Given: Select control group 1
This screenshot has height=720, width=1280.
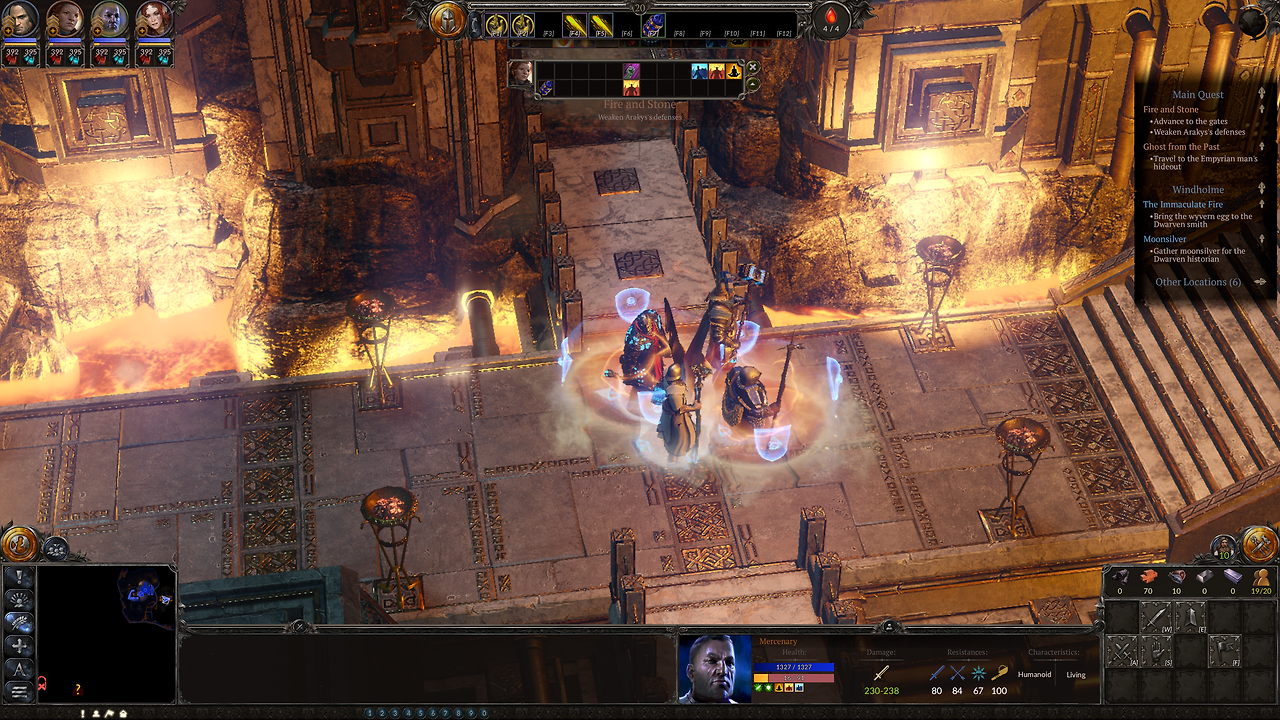Looking at the screenshot, I should [x=370, y=713].
